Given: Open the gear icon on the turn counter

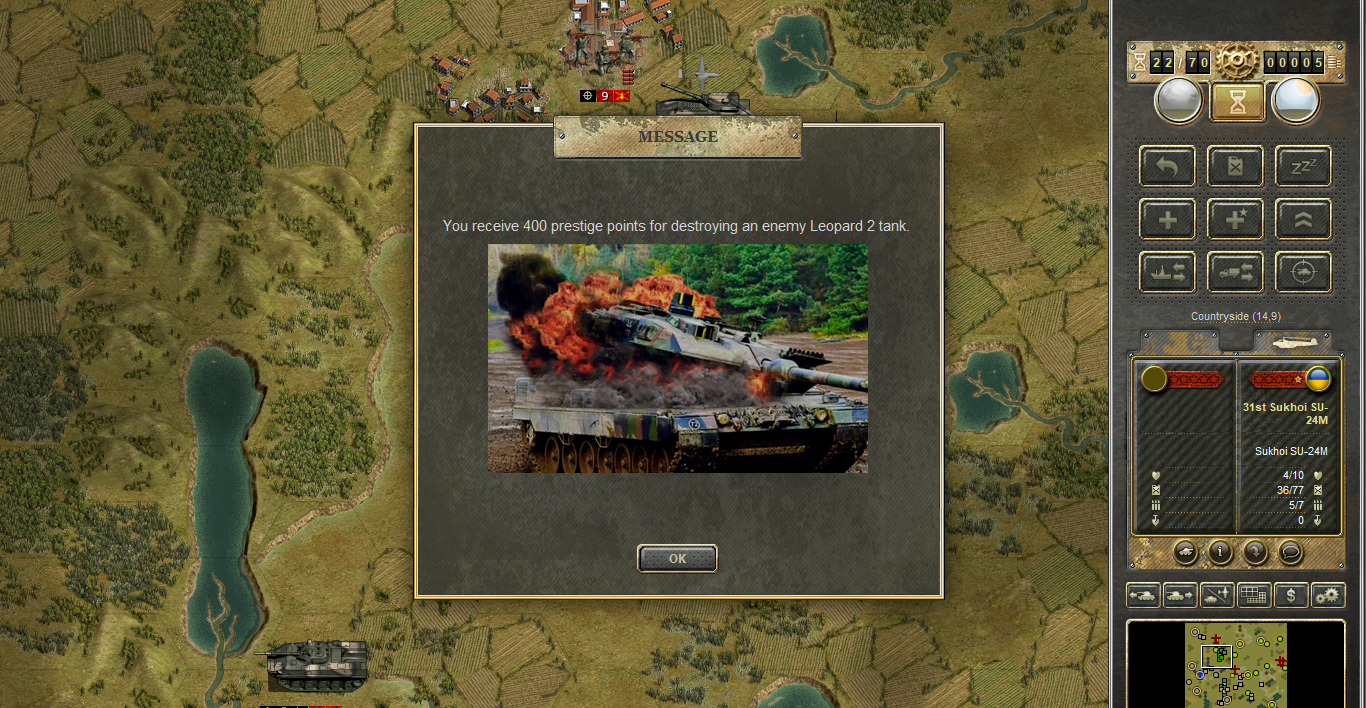Looking at the screenshot, I should pos(1237,62).
